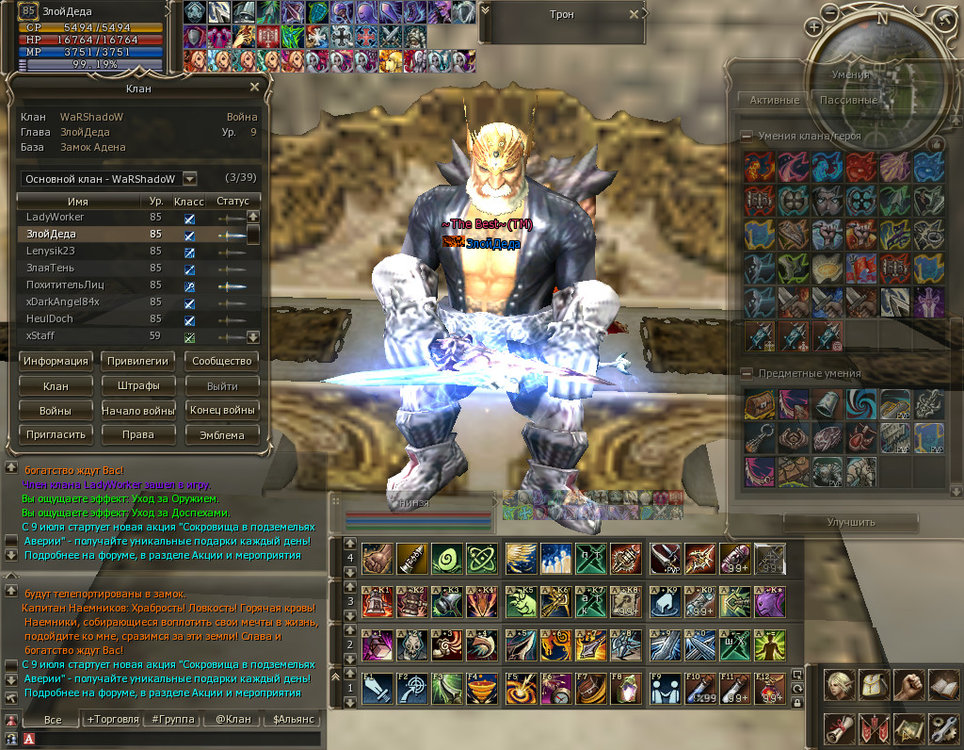Close the Клан window
Image resolution: width=964 pixels, height=750 pixels.
[254, 88]
